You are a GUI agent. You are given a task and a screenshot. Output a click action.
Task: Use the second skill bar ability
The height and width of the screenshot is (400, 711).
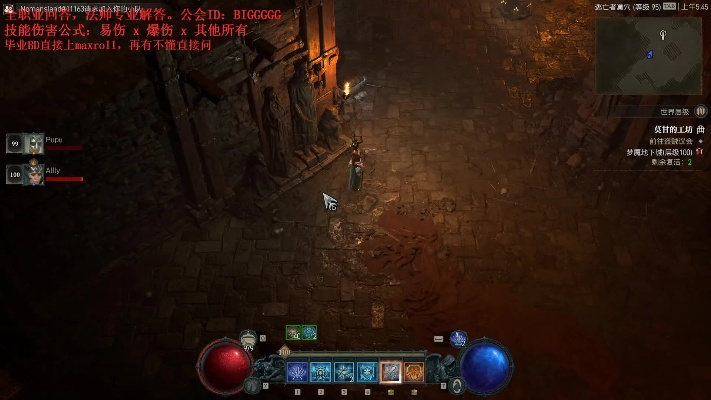tap(320, 372)
